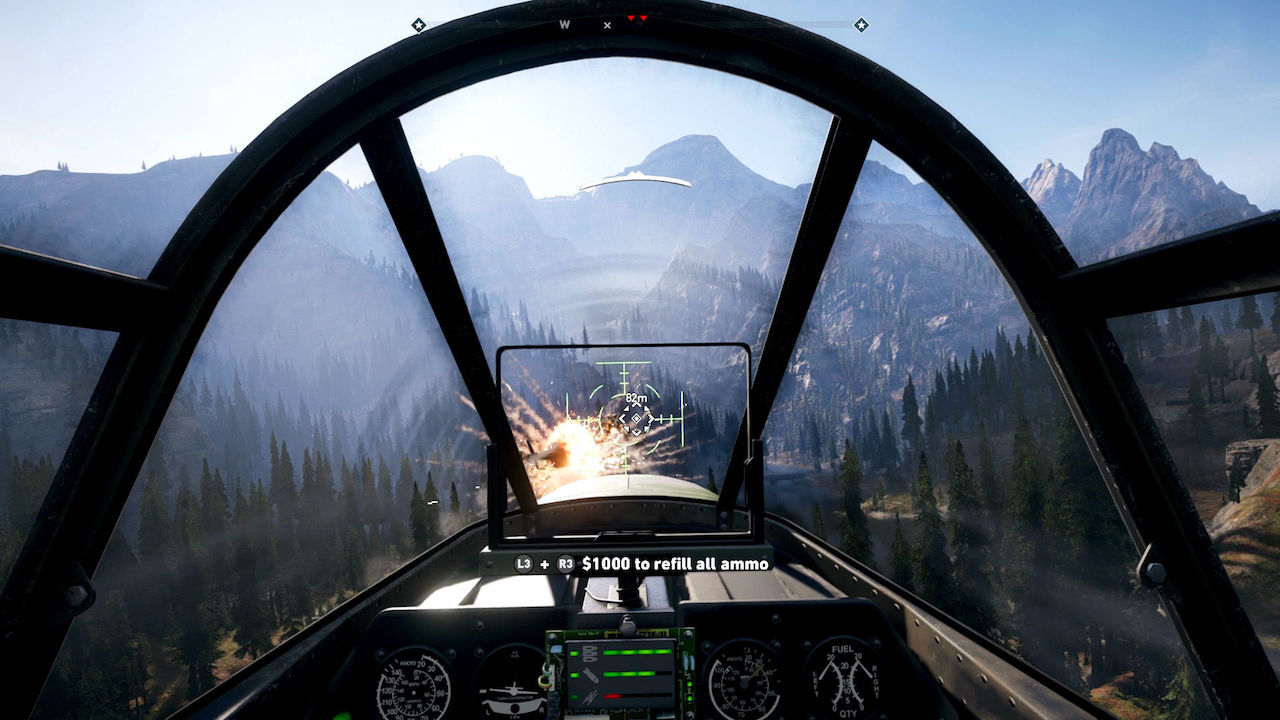Image resolution: width=1280 pixels, height=720 pixels.
Task: Select the 82m target lock marker
Action: pos(635,418)
